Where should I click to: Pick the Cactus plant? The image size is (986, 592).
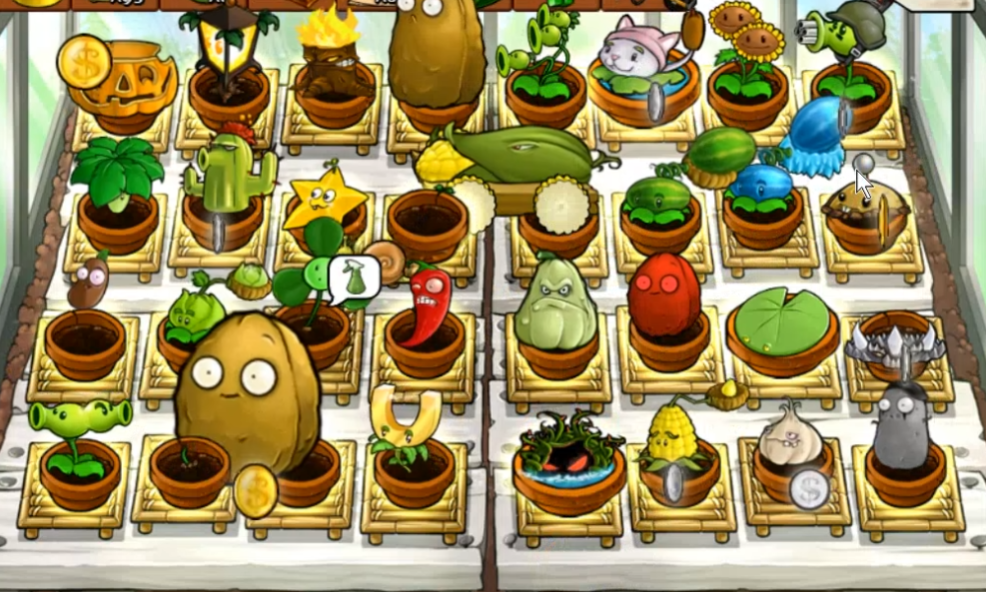[226, 175]
